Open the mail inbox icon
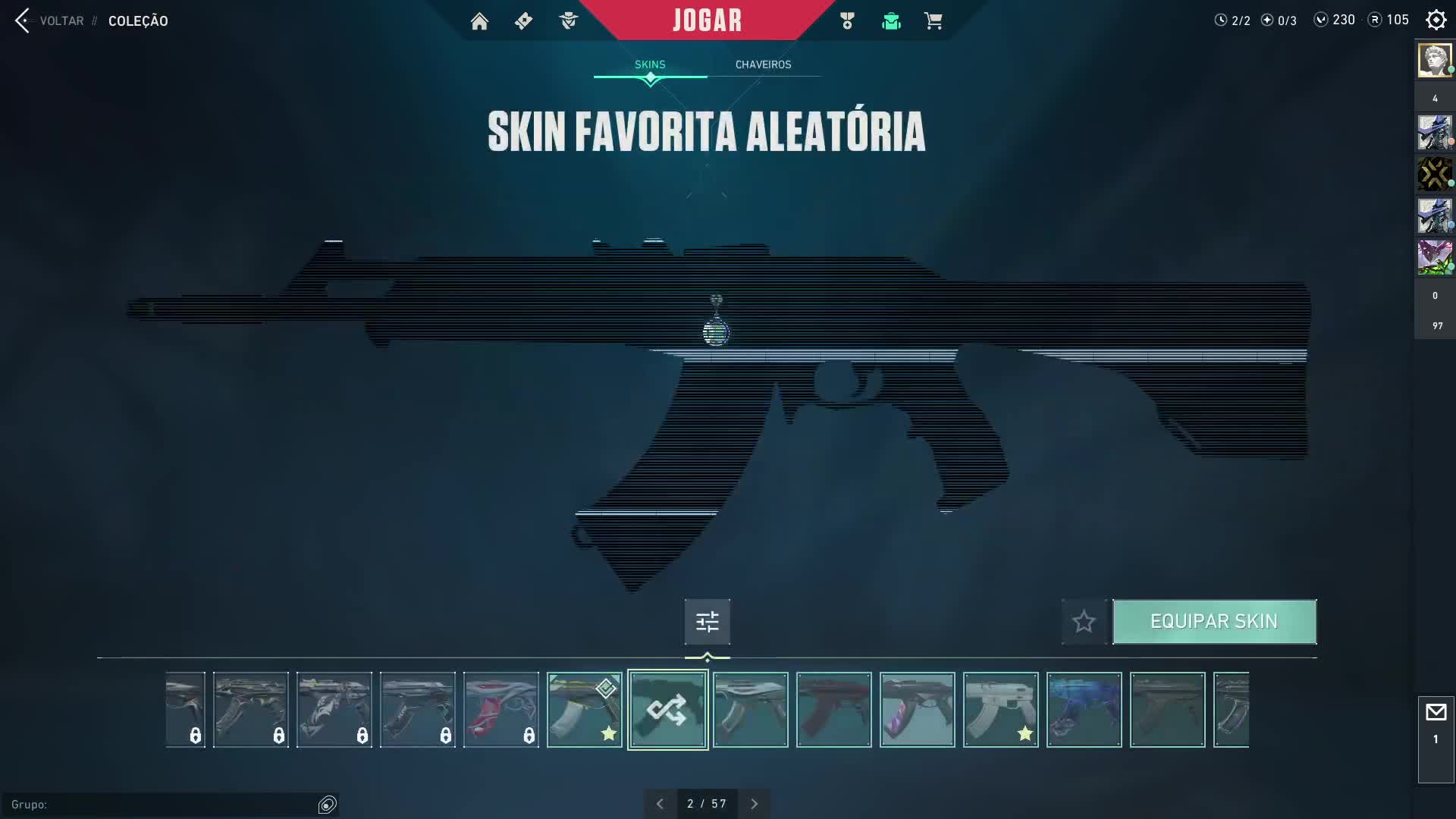This screenshot has height=819, width=1456. click(x=1436, y=713)
